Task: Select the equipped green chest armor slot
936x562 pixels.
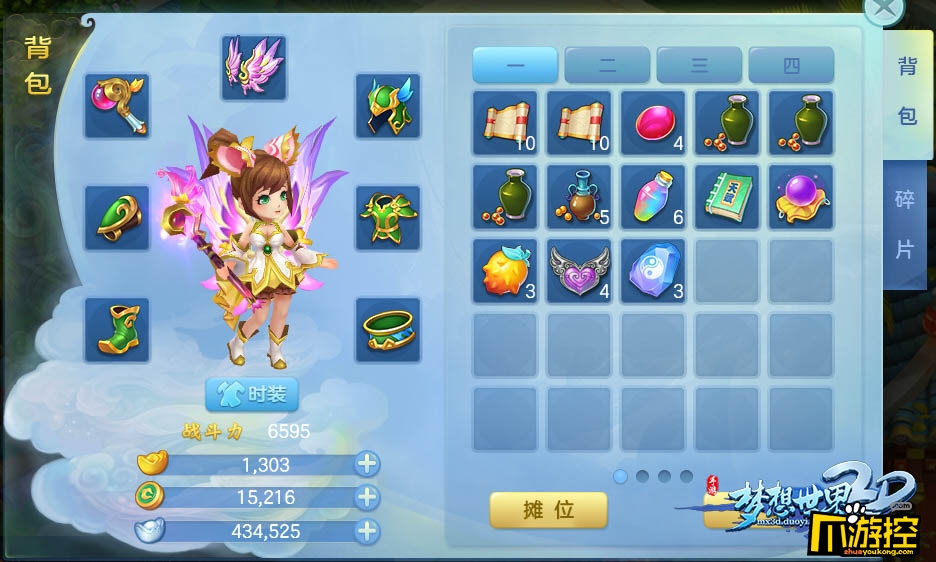Action: coord(388,217)
